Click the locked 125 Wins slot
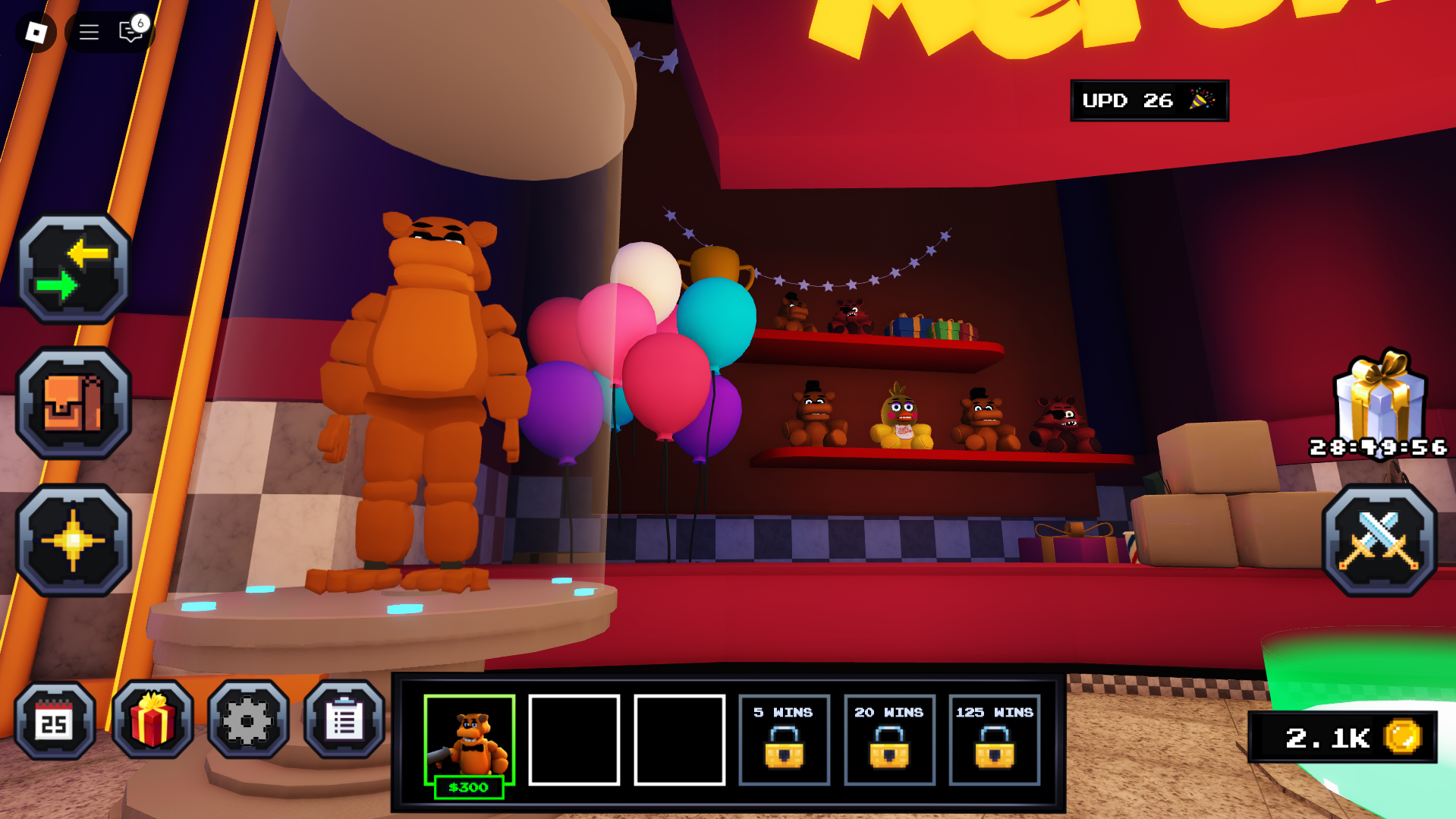1456x819 pixels. [994, 740]
